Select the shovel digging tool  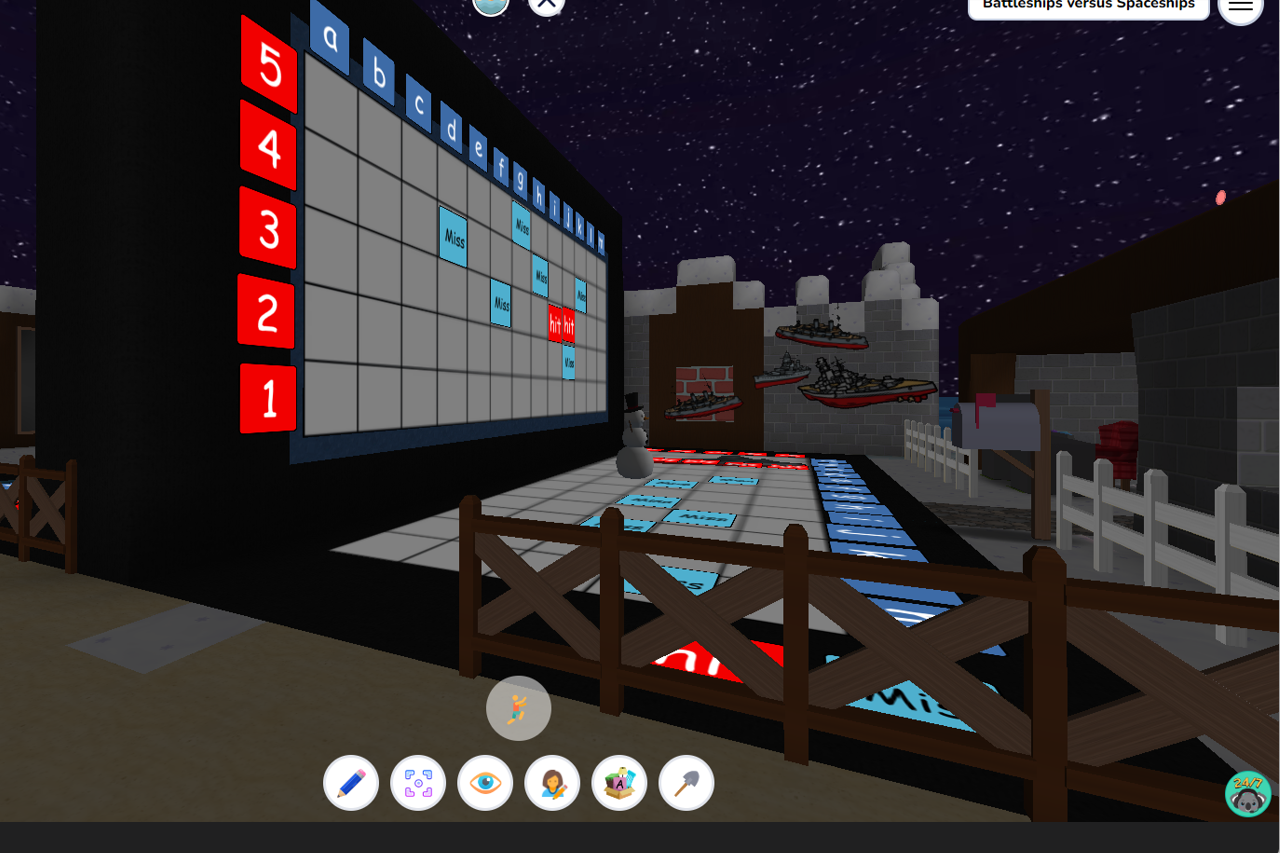[x=686, y=782]
